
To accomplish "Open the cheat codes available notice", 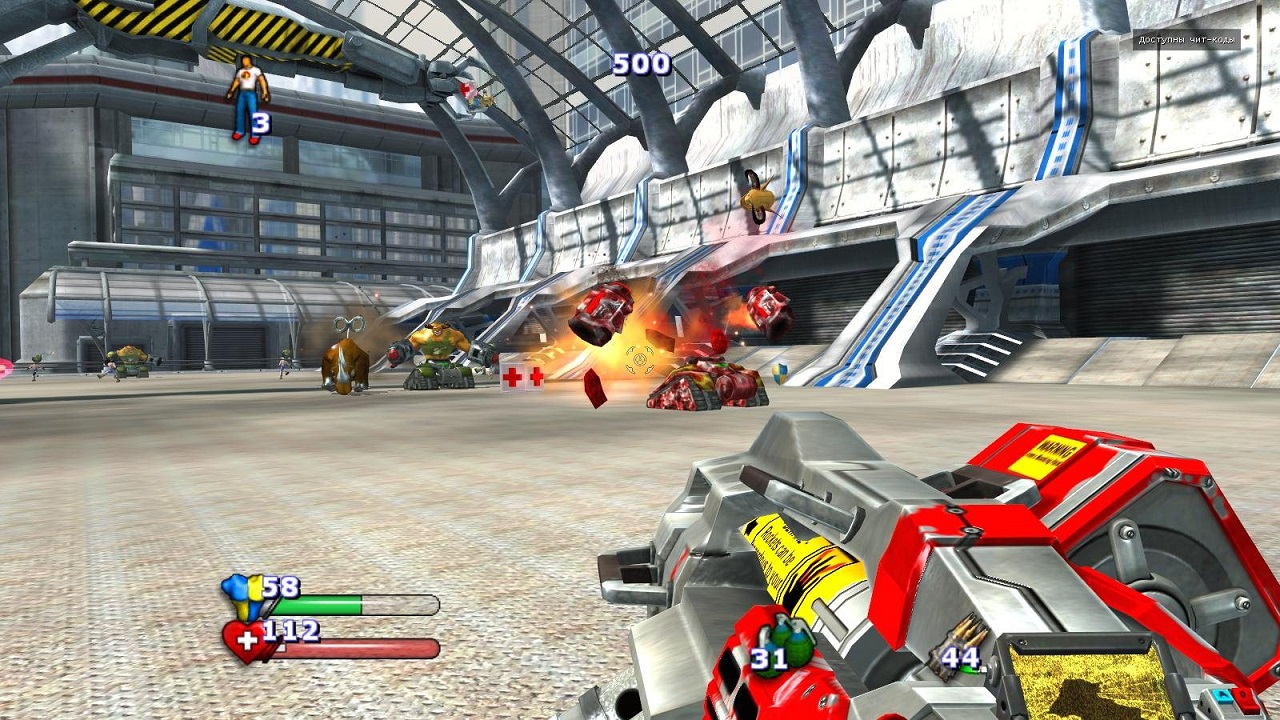I will (1186, 41).
